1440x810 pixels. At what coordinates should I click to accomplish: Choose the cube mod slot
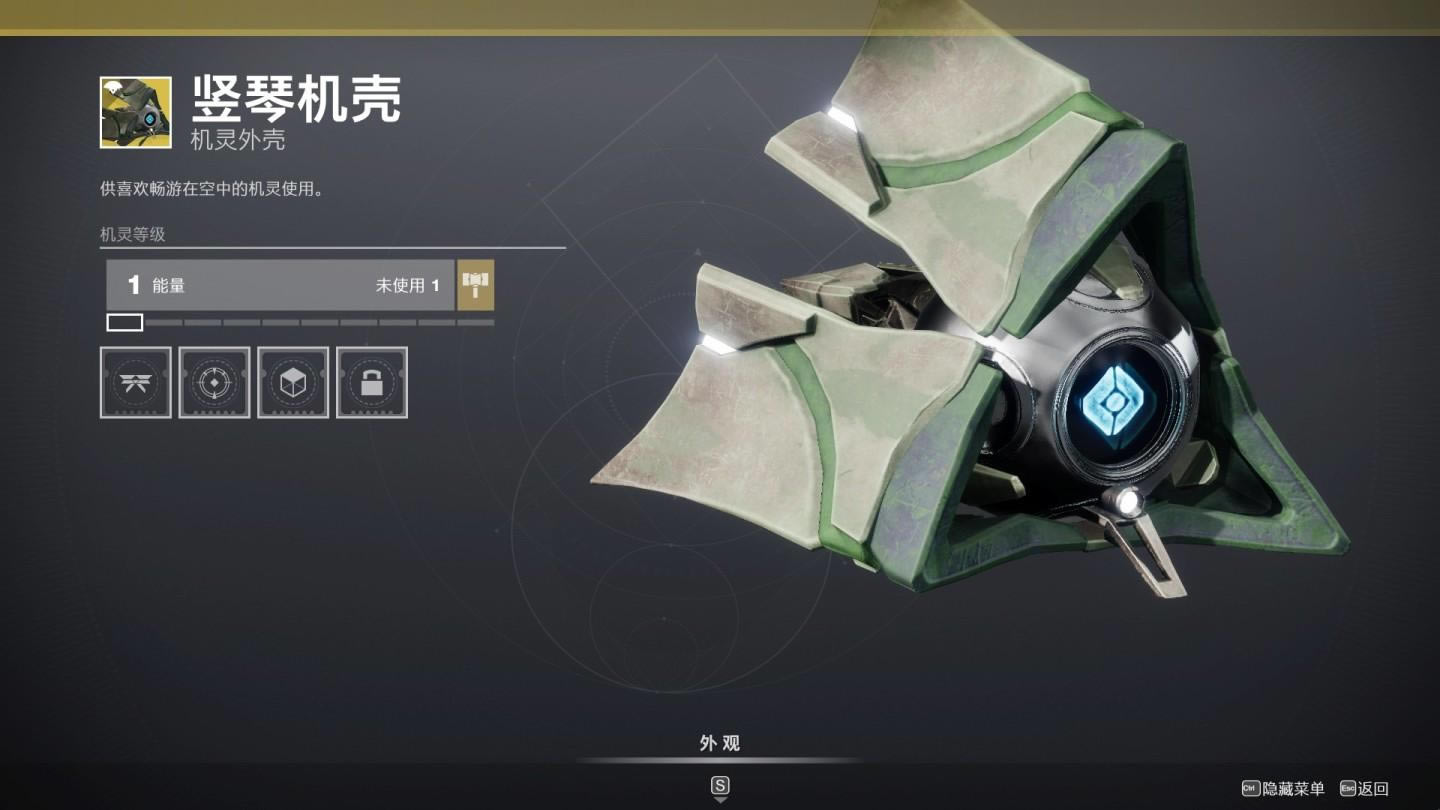(x=293, y=382)
